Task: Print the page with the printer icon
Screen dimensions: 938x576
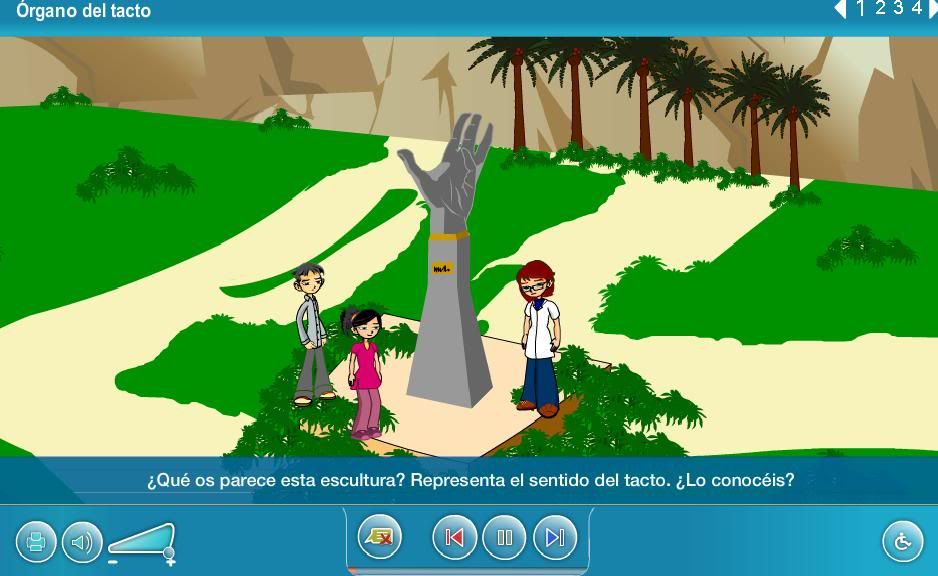Action: coord(36,542)
